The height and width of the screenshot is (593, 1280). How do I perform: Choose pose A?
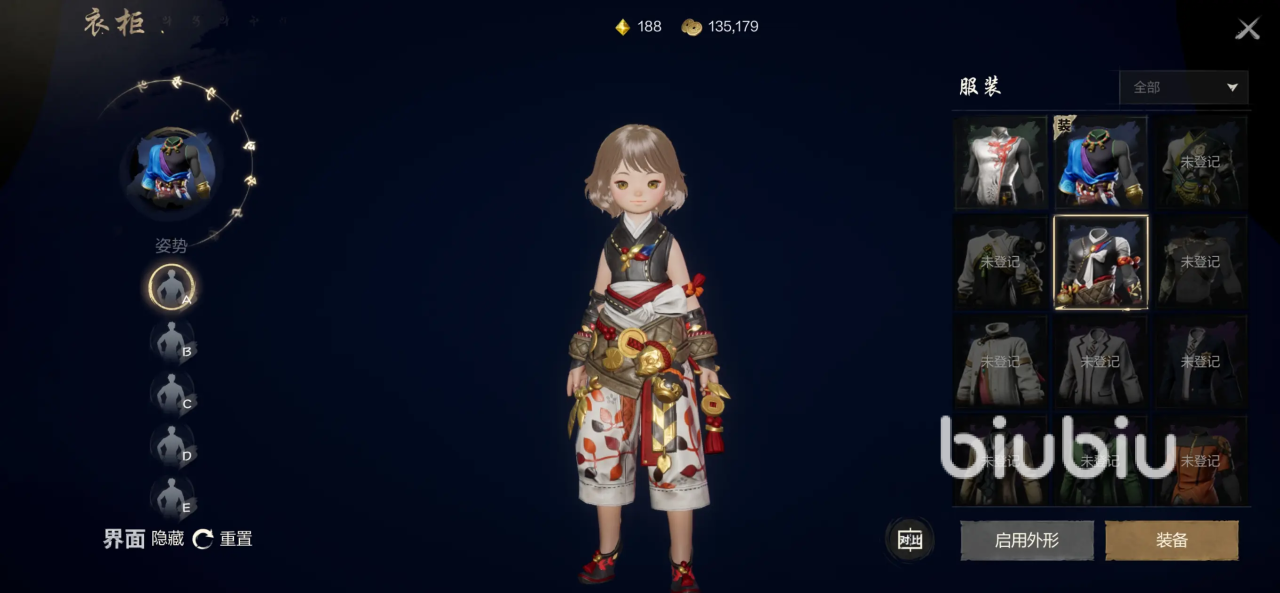[x=171, y=287]
